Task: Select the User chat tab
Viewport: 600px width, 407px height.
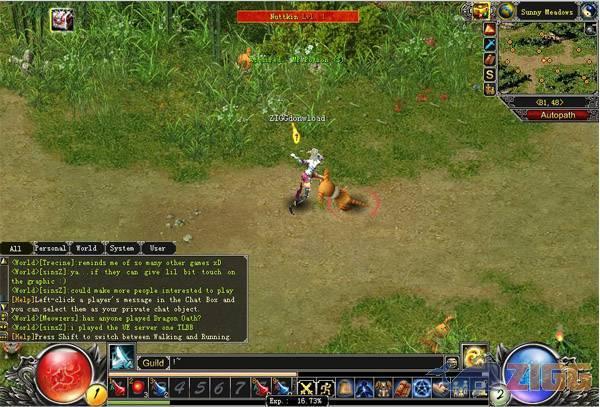Action: pyautogui.click(x=158, y=247)
